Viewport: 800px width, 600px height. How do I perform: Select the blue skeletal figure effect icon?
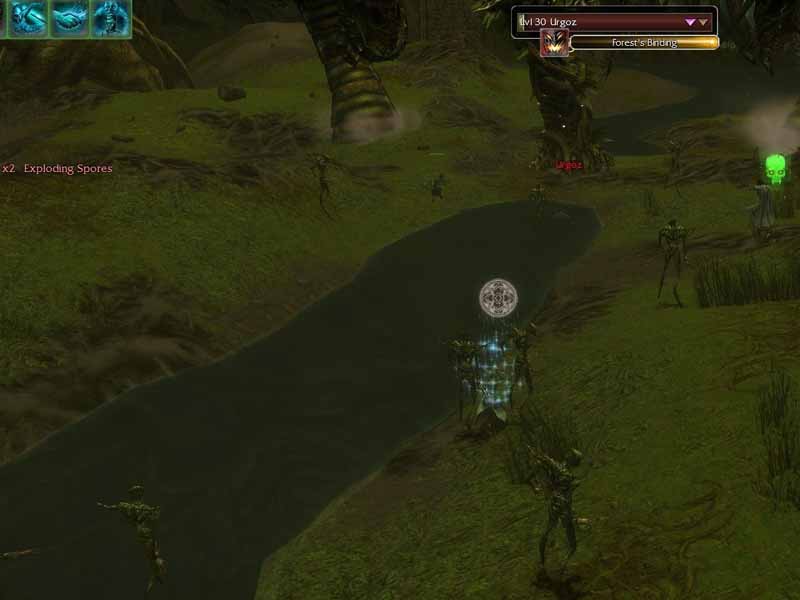111,17
